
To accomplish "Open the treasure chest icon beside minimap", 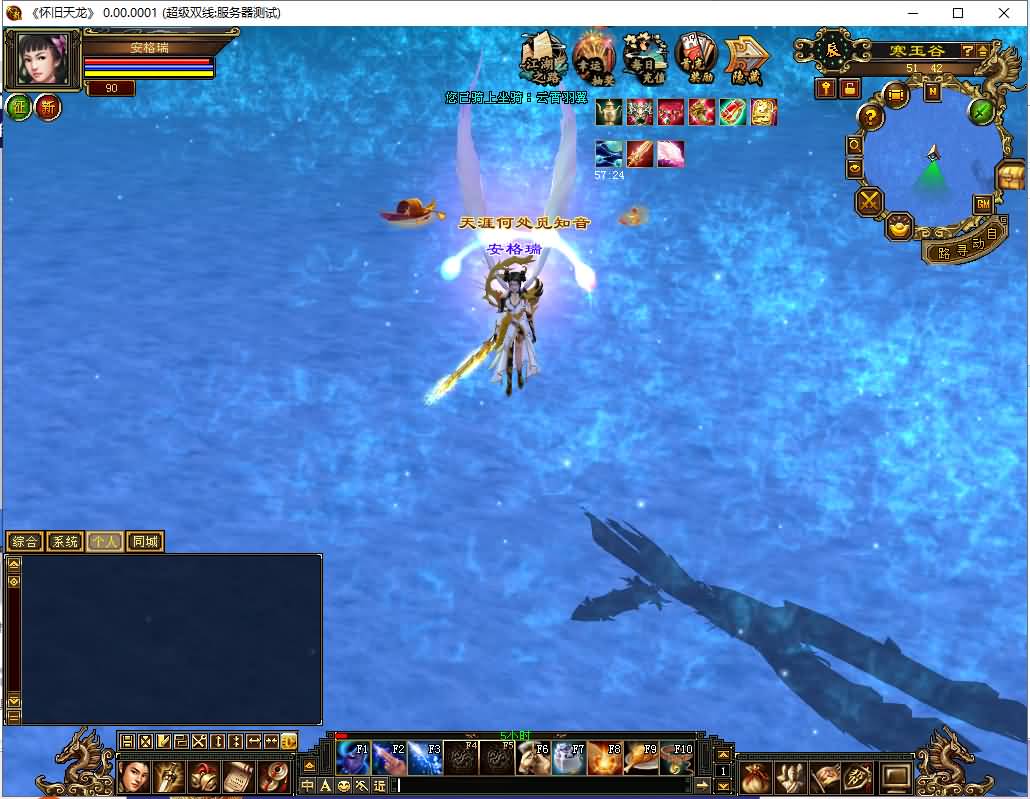I will tap(1010, 177).
